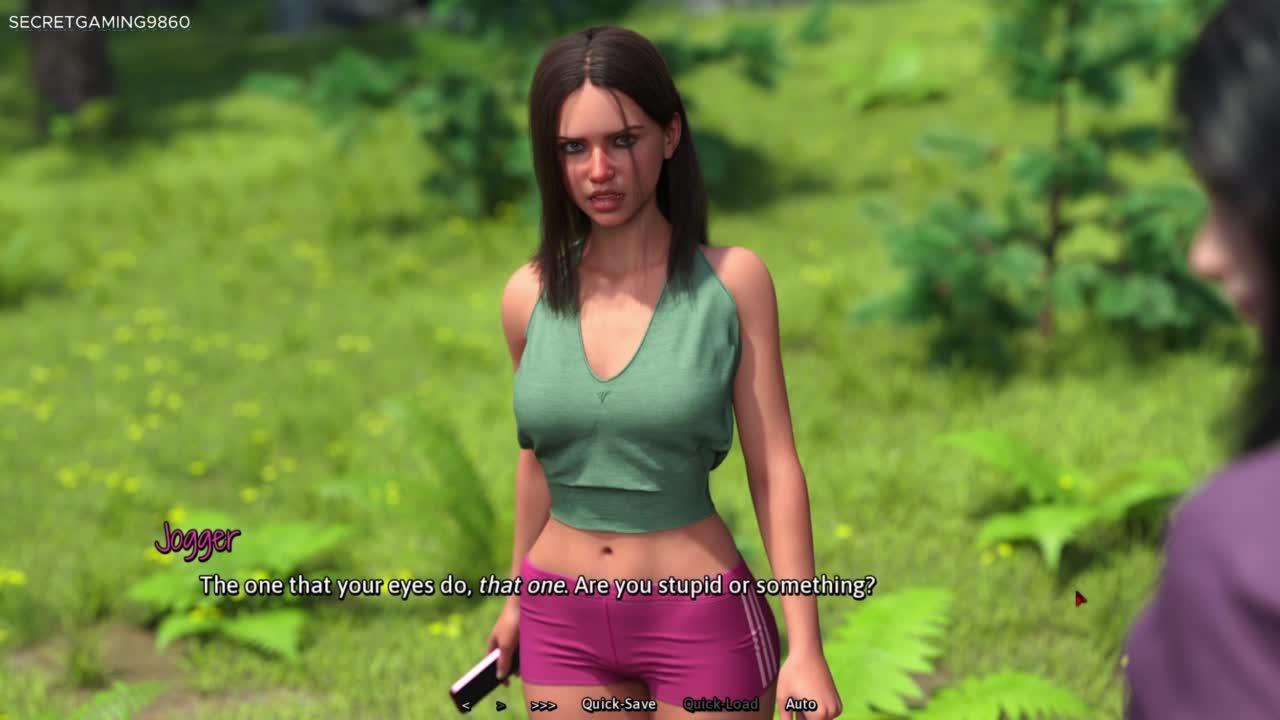
Task: Activate the '>>>' skip button
Action: coord(543,705)
